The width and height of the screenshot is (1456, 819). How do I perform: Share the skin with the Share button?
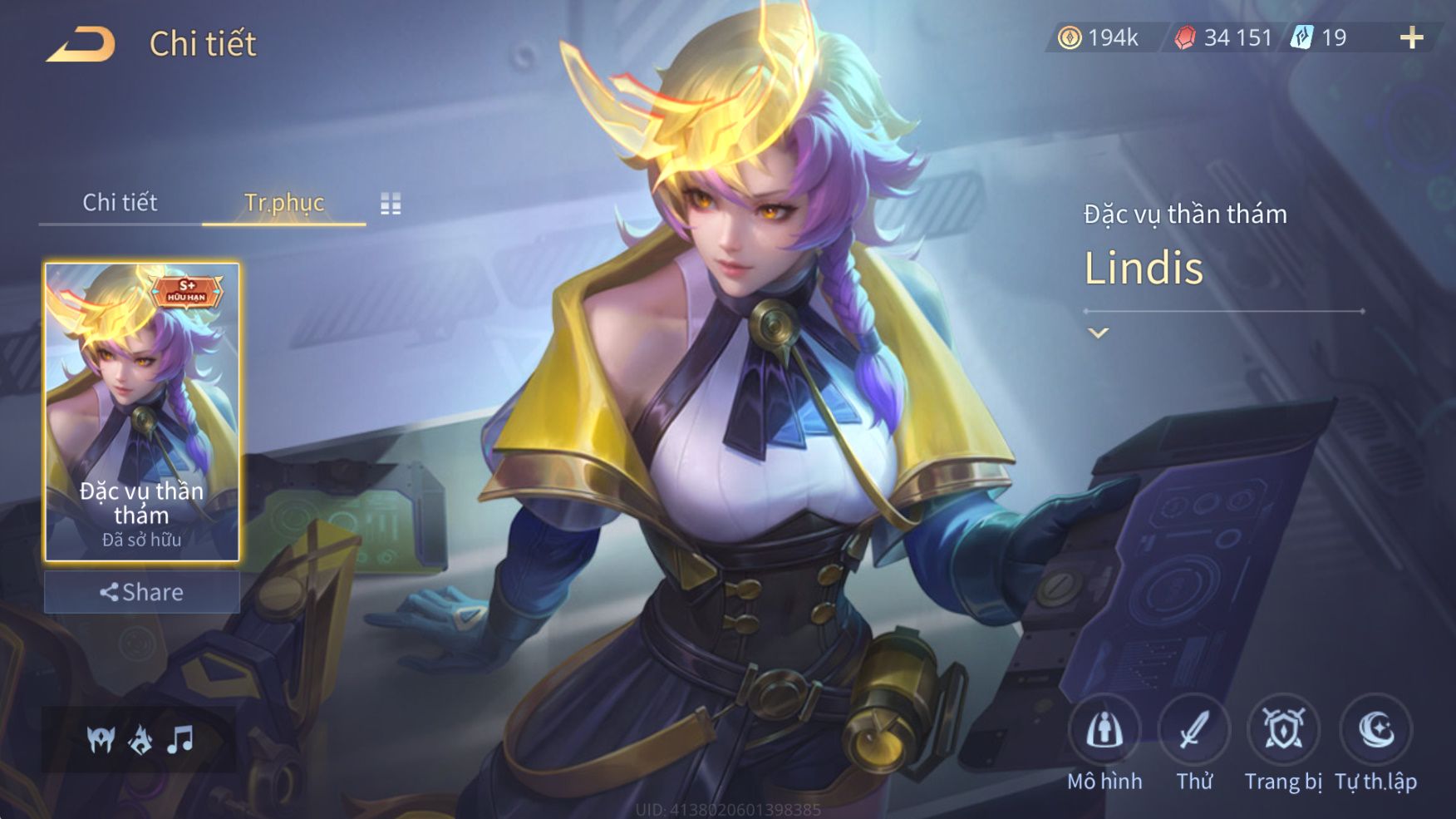coord(142,592)
